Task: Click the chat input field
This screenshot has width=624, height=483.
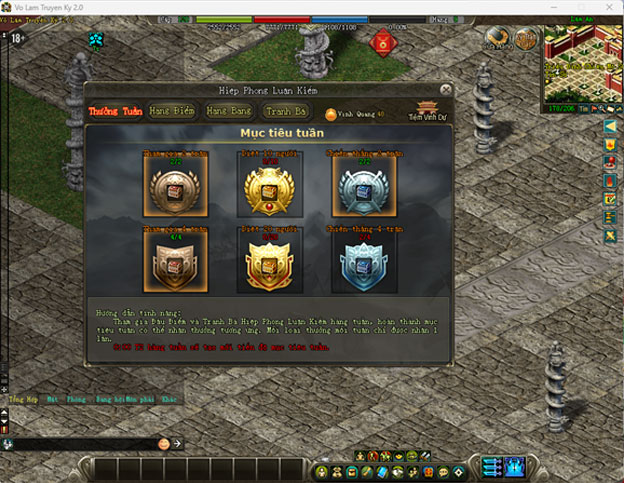Action: 90,442
